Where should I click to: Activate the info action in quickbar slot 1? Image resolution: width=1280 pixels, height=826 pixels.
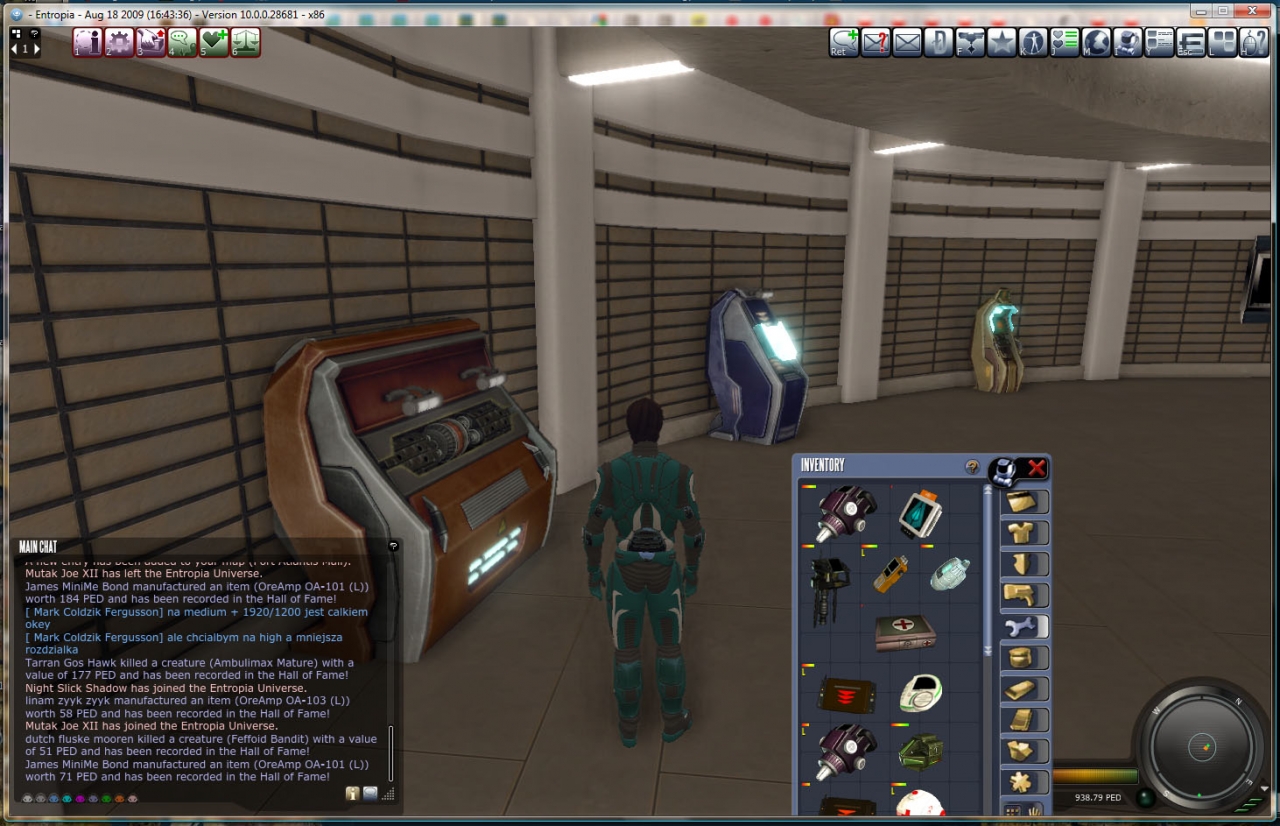coord(88,43)
